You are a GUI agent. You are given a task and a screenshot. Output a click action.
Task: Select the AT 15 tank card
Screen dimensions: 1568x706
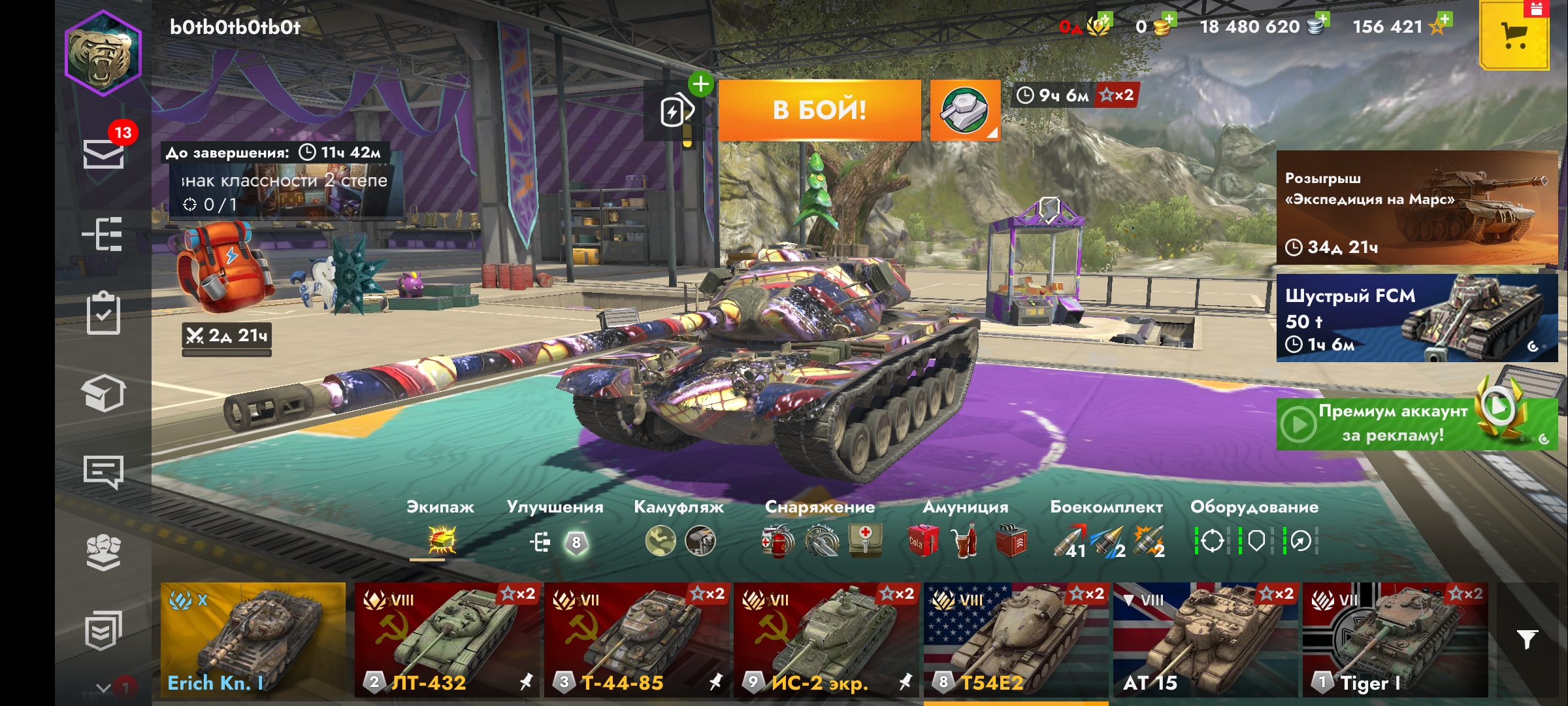point(1205,639)
